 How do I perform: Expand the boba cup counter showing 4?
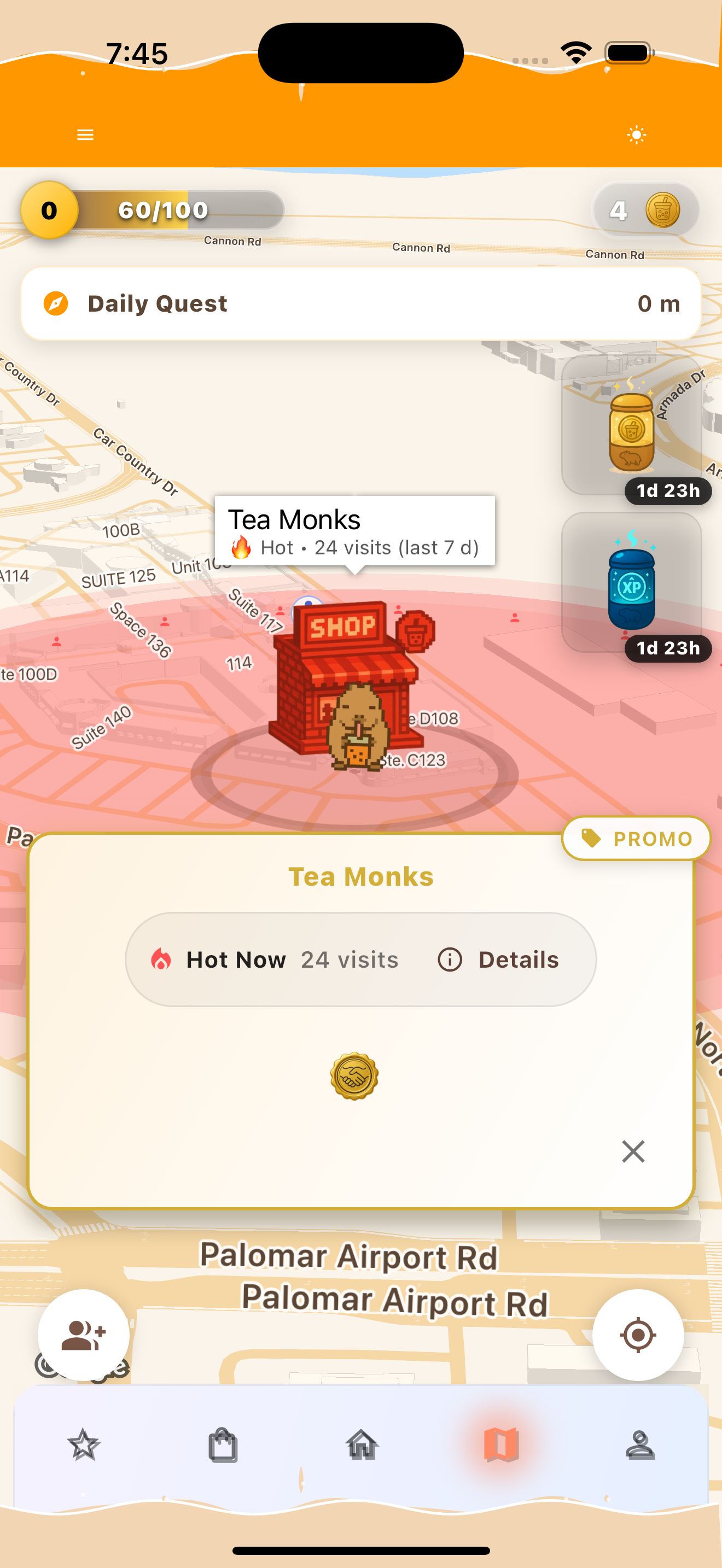coord(644,210)
